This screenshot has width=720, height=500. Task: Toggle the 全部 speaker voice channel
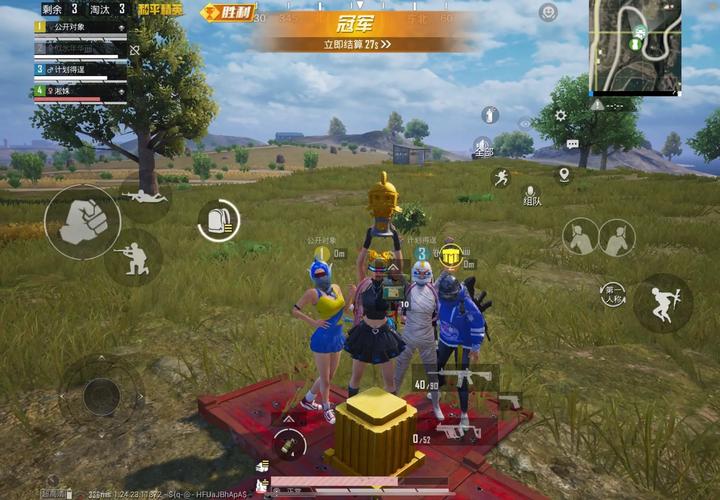click(x=483, y=147)
